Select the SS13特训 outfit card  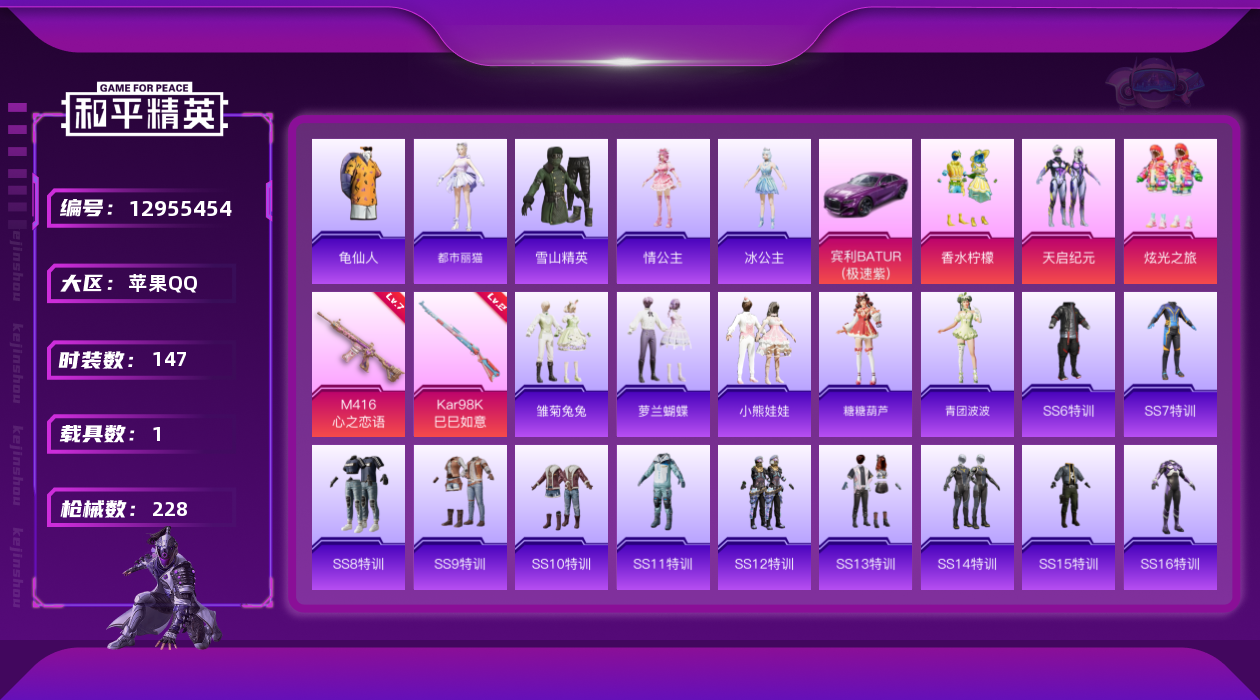click(x=865, y=517)
